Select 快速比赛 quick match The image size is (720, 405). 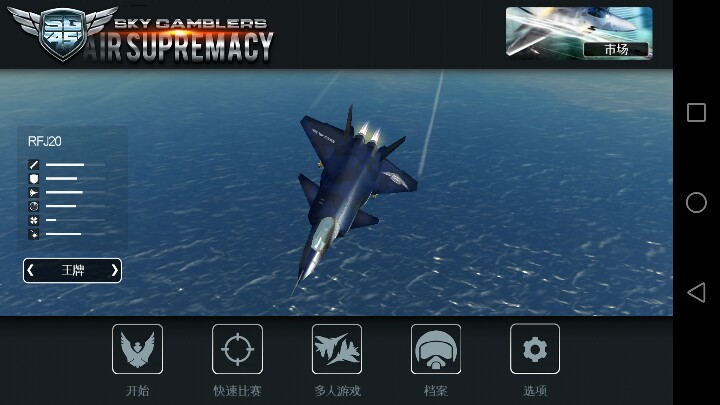pyautogui.click(x=237, y=350)
